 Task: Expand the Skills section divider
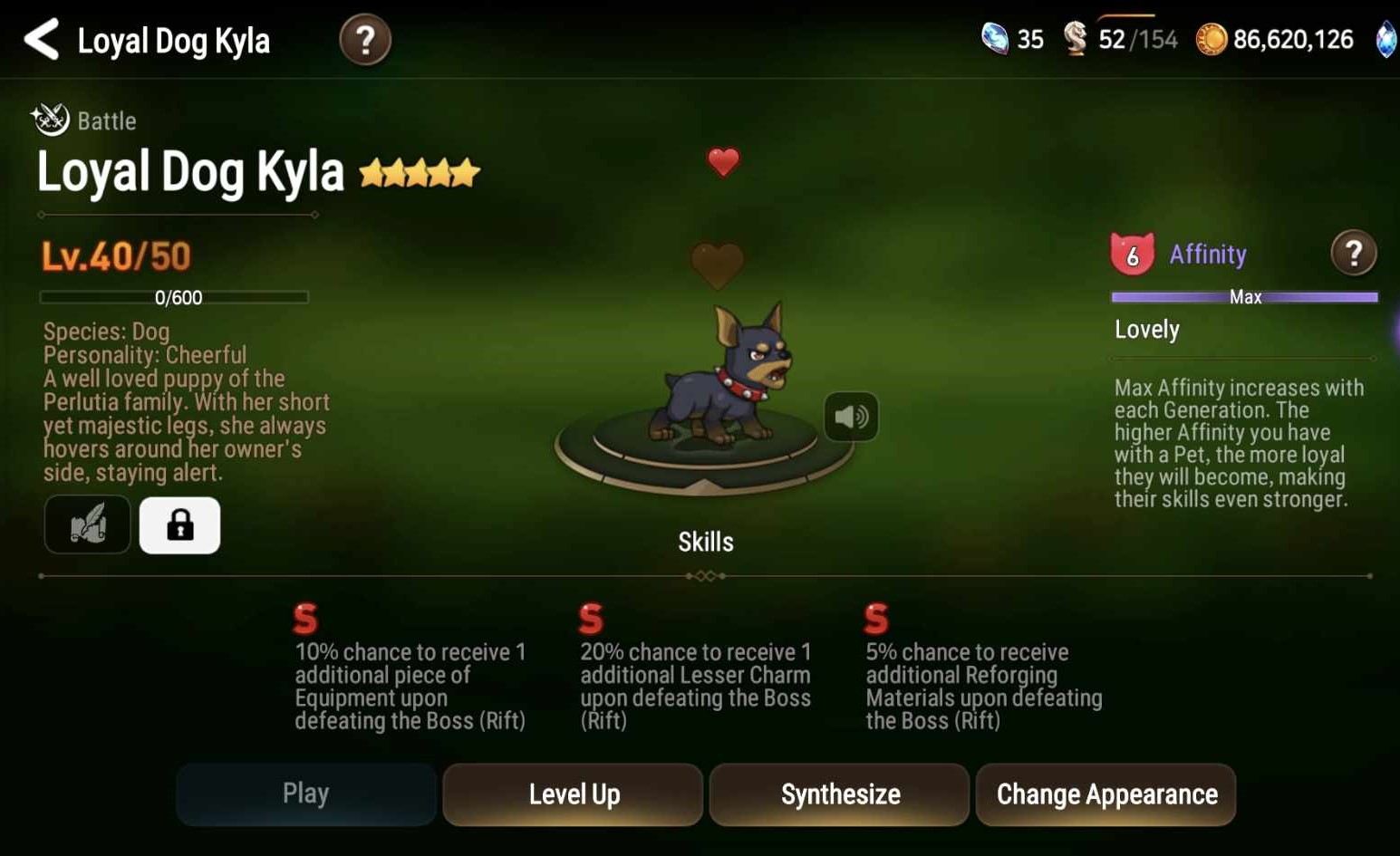click(x=706, y=575)
